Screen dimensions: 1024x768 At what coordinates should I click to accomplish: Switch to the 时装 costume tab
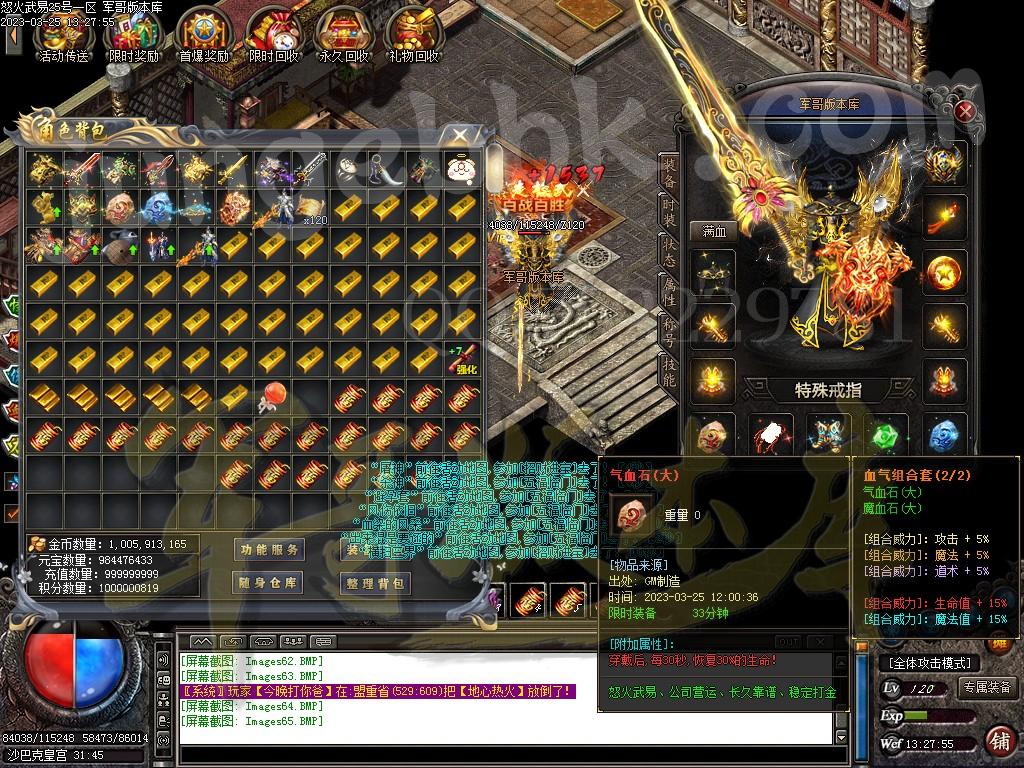(669, 213)
